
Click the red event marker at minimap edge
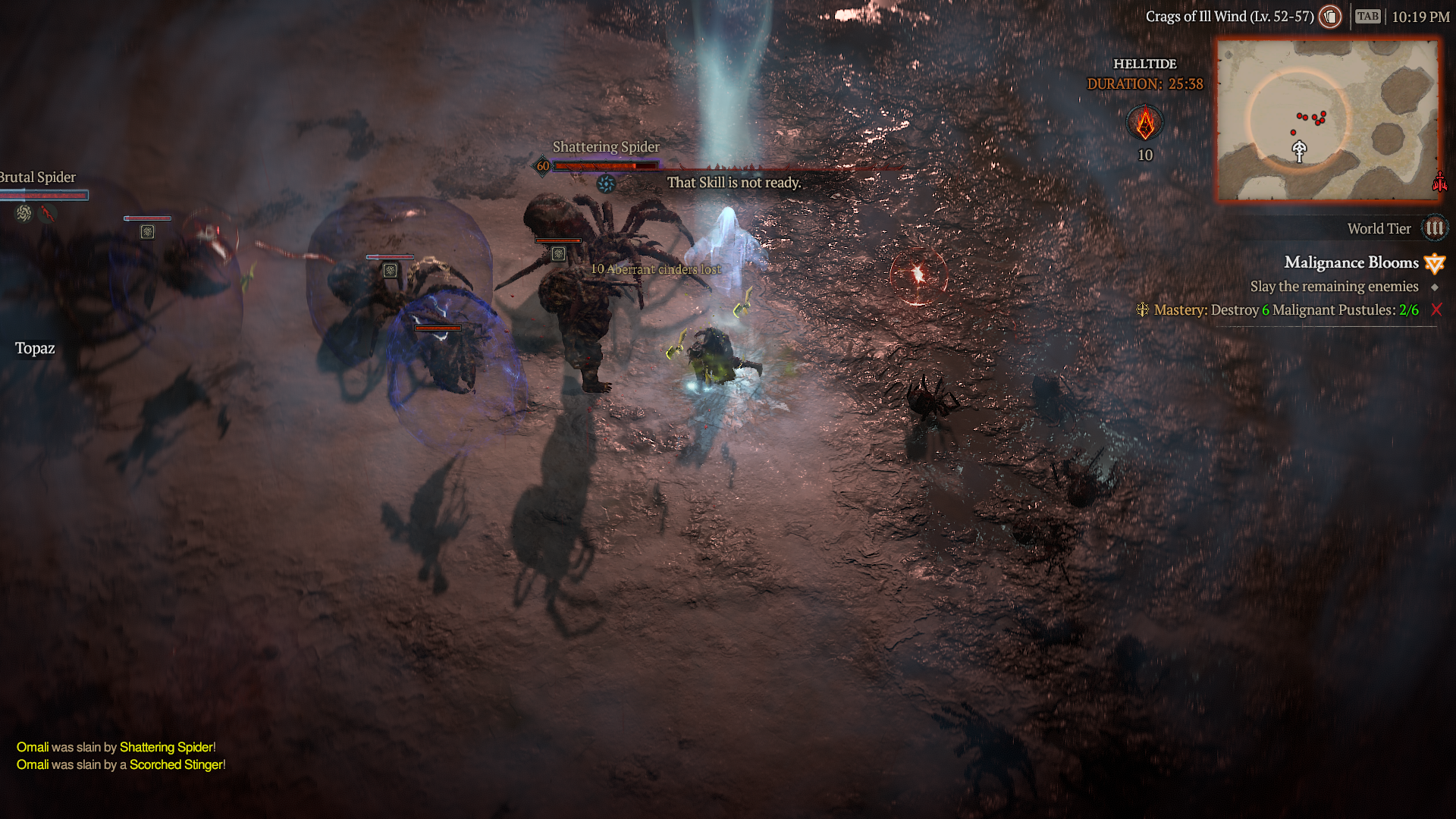click(x=1439, y=182)
